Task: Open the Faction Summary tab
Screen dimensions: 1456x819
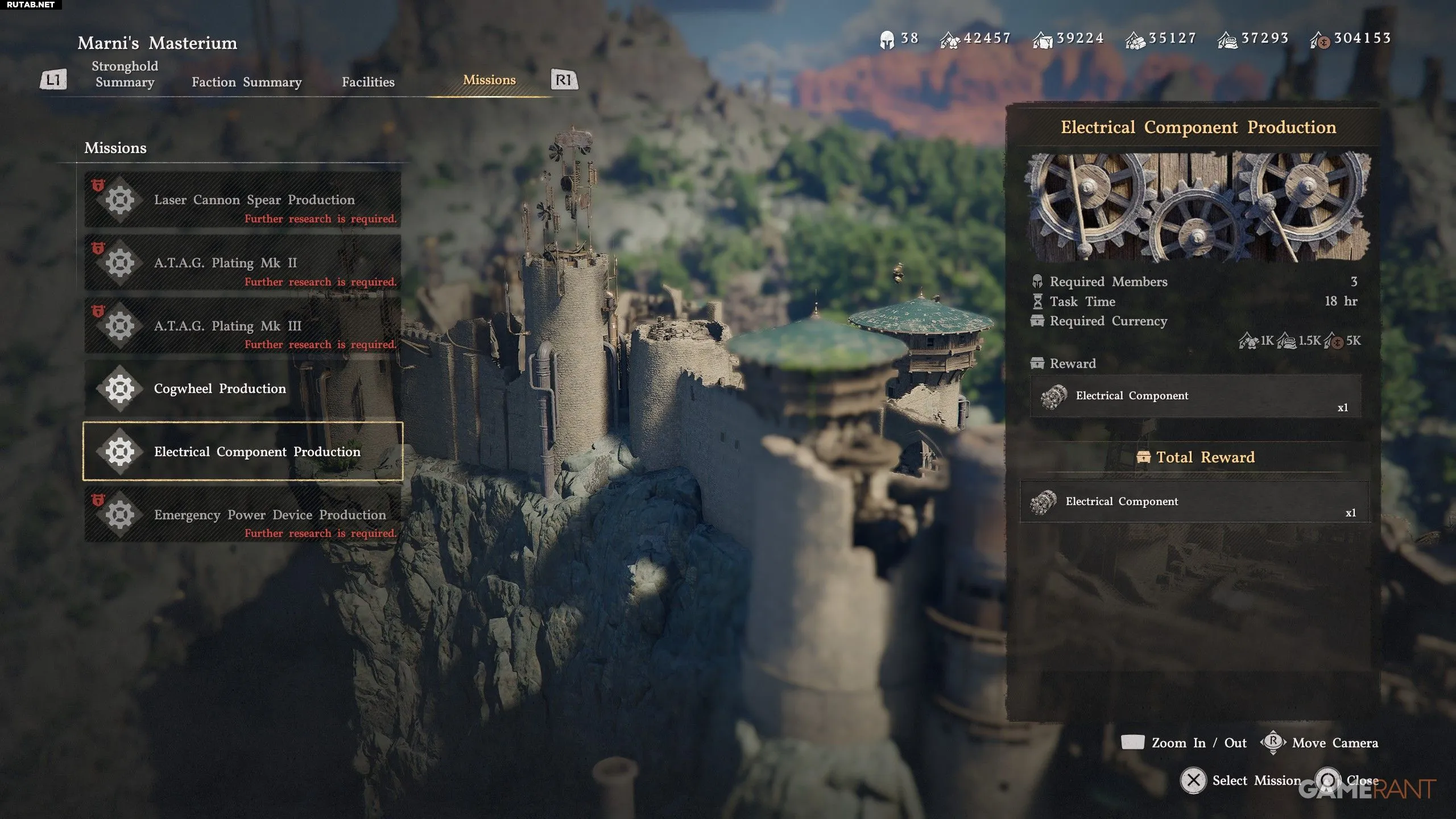Action: click(x=246, y=82)
